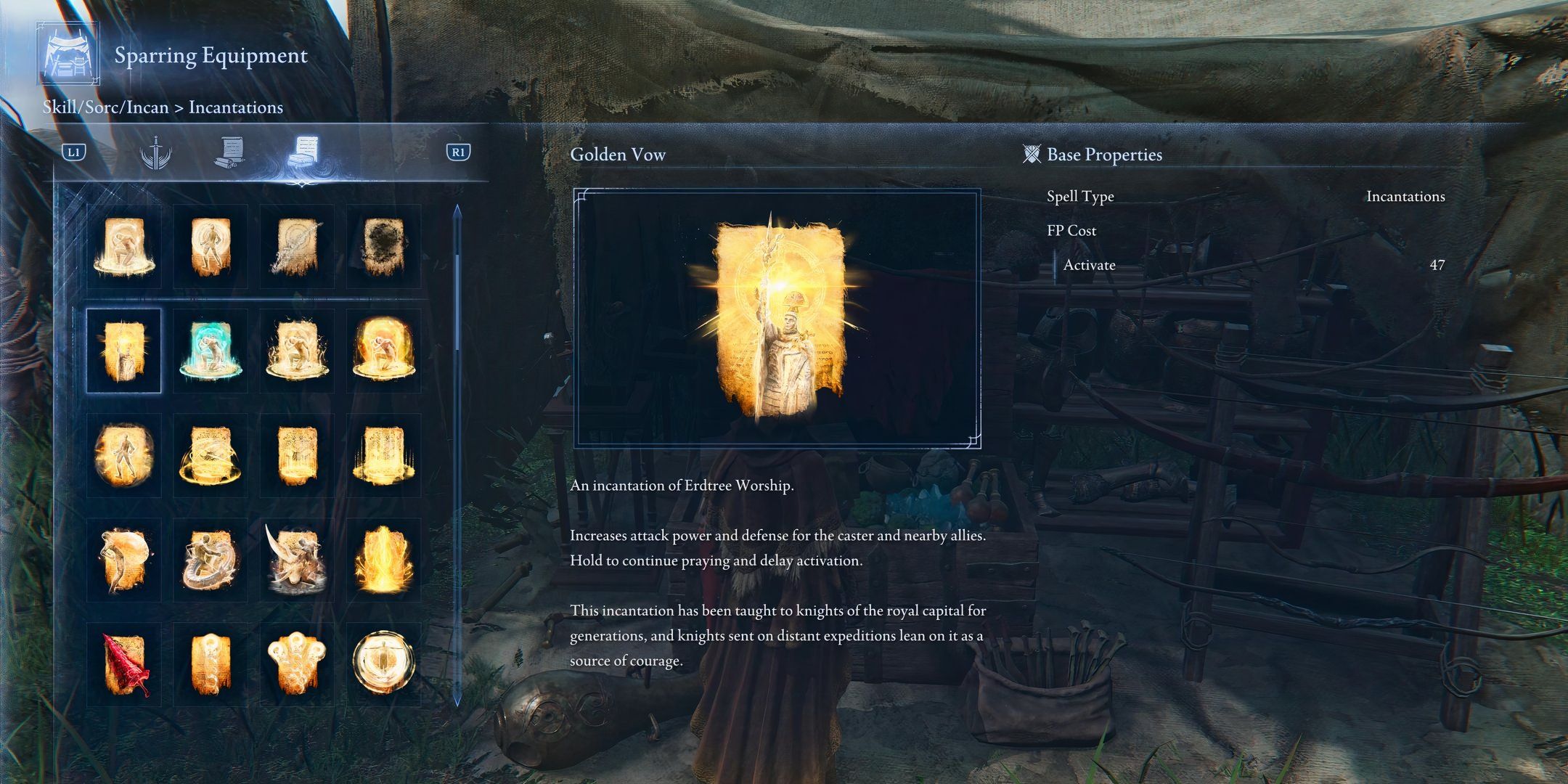Select the glowing golden circle incantation
The width and height of the screenshot is (1568, 784).
coord(383,664)
